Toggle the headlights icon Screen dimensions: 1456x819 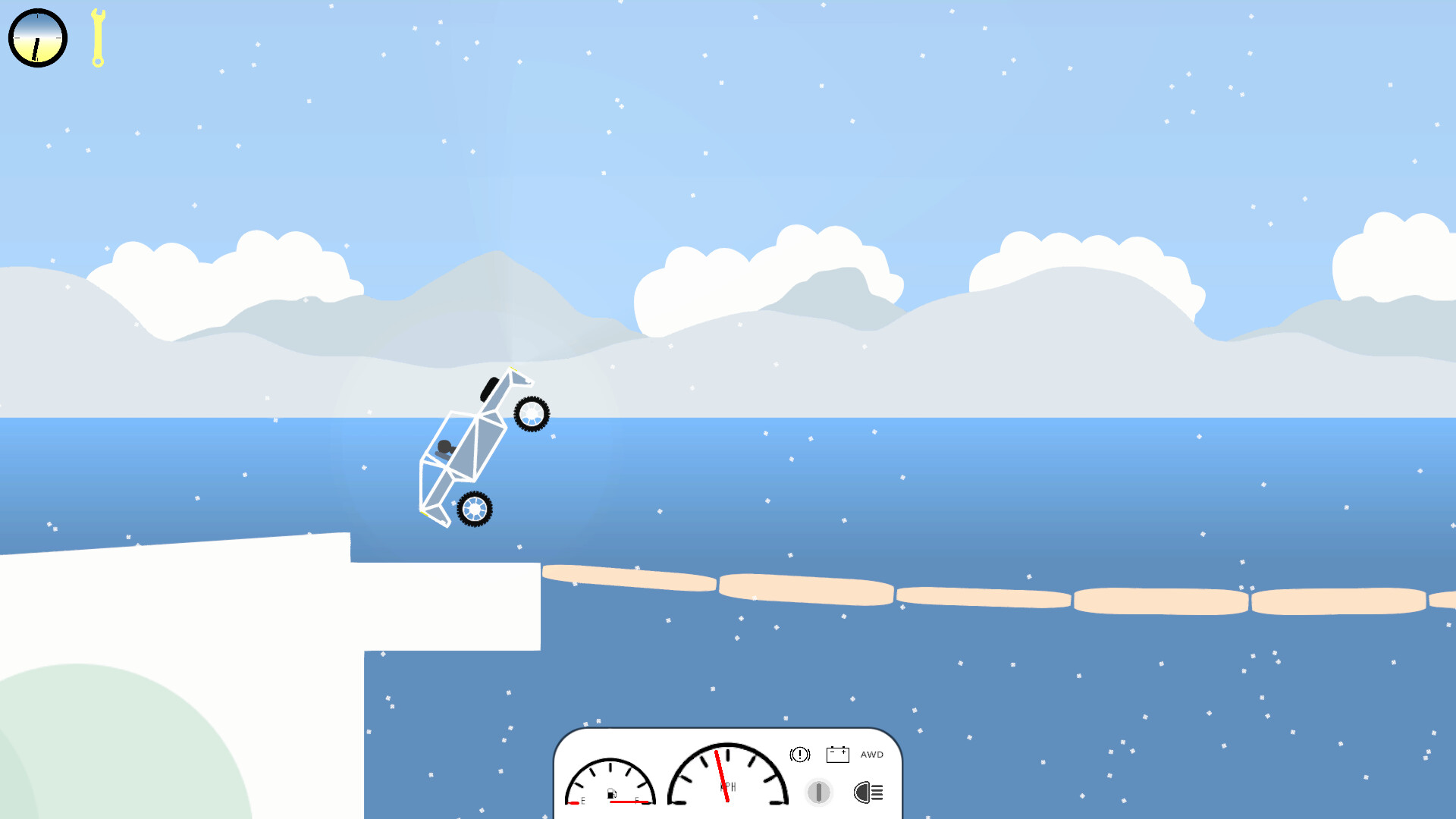pyautogui.click(x=868, y=792)
